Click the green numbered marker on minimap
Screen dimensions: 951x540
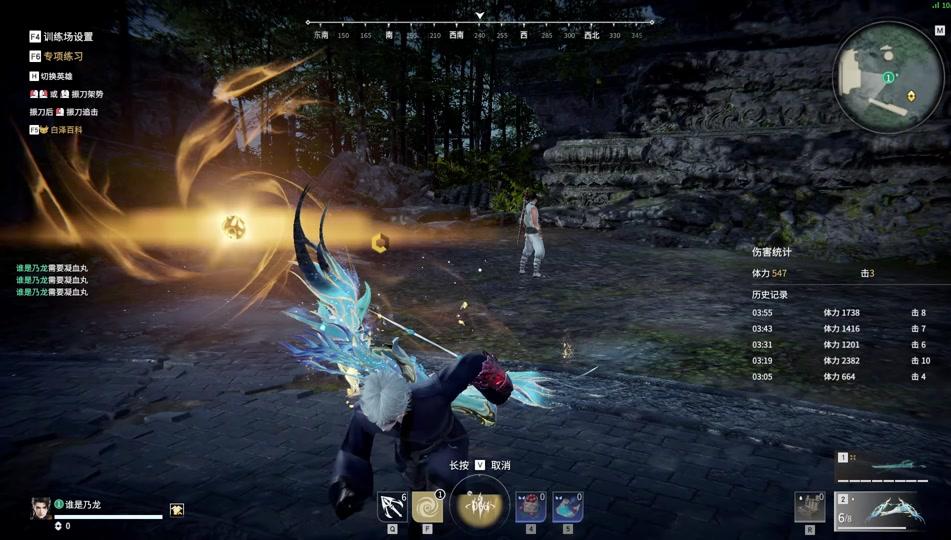point(888,77)
